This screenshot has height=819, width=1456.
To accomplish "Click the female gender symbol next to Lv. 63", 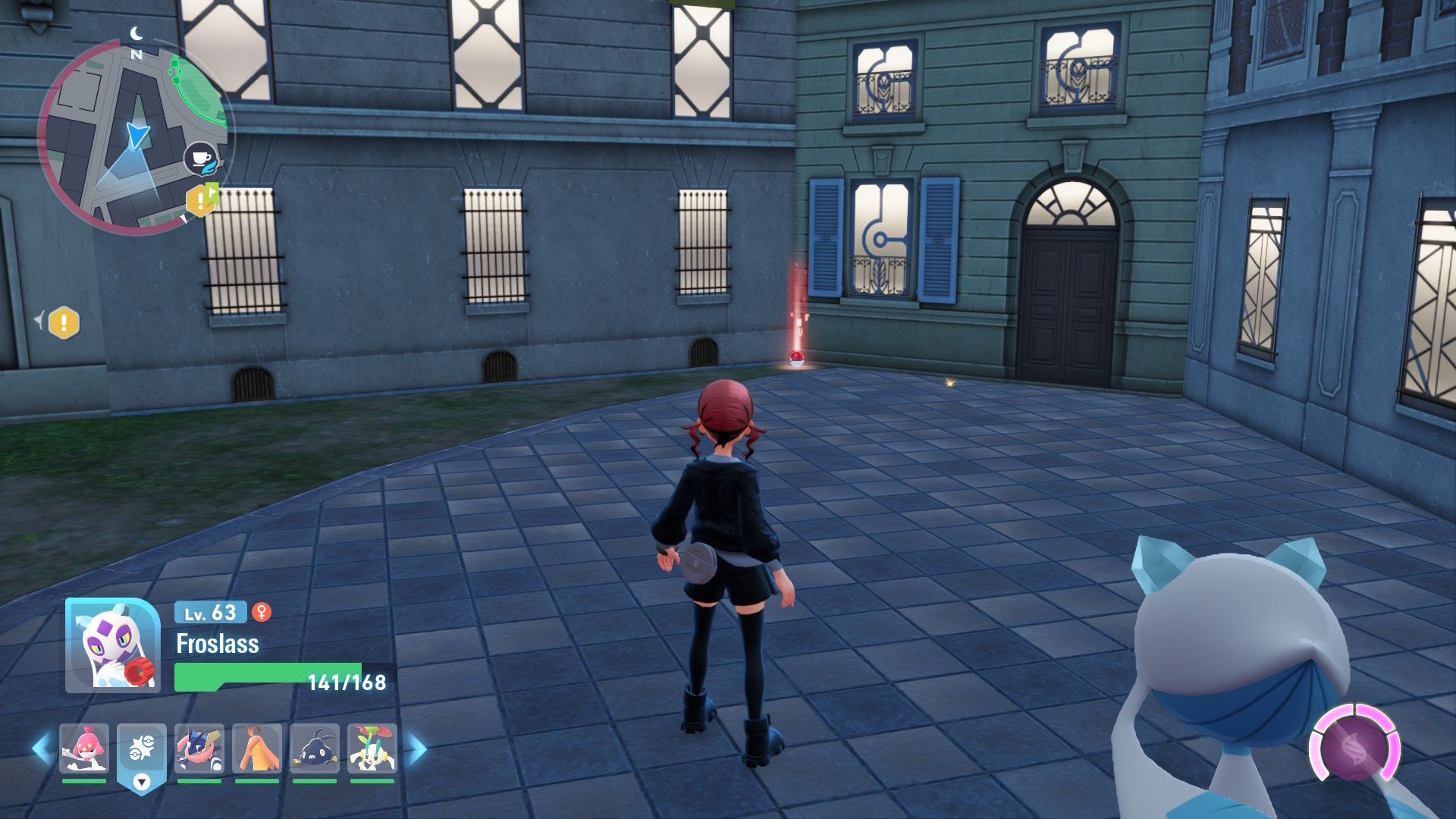I will tap(262, 613).
